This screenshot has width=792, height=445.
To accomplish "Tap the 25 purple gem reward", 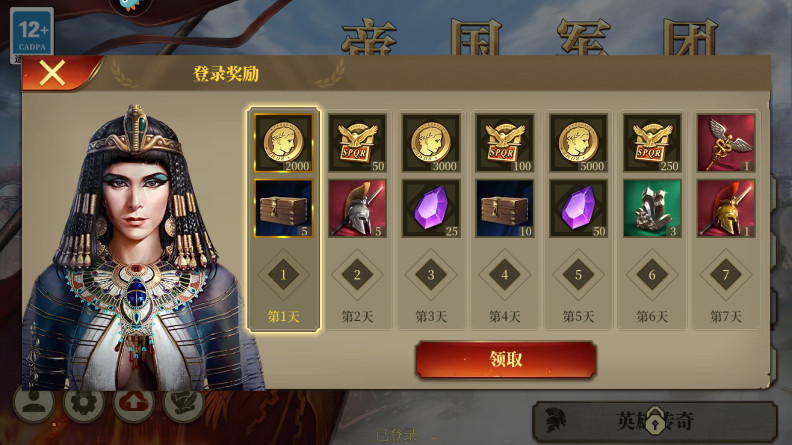I will point(431,208).
